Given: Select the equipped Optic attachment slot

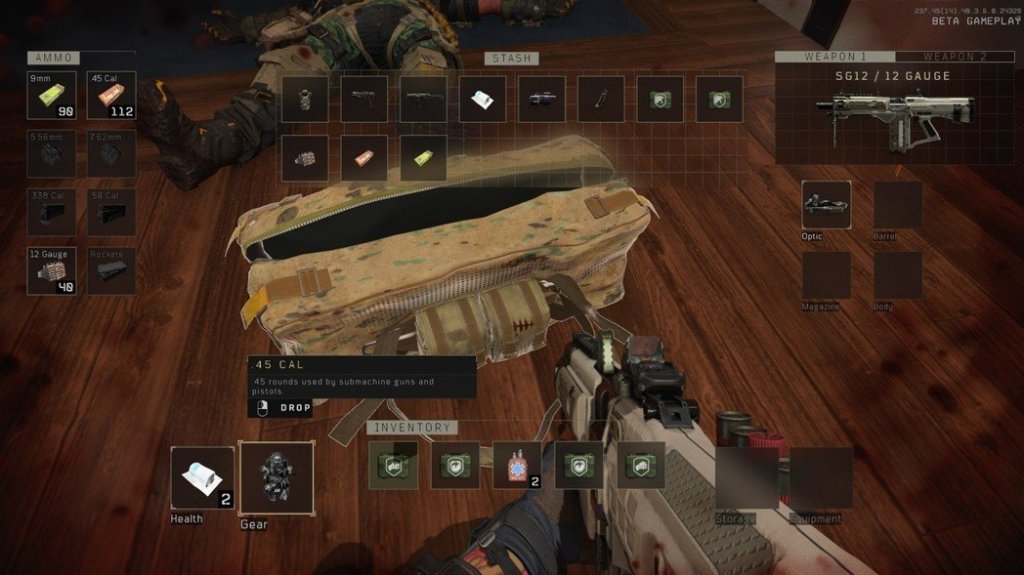Looking at the screenshot, I should [x=826, y=205].
